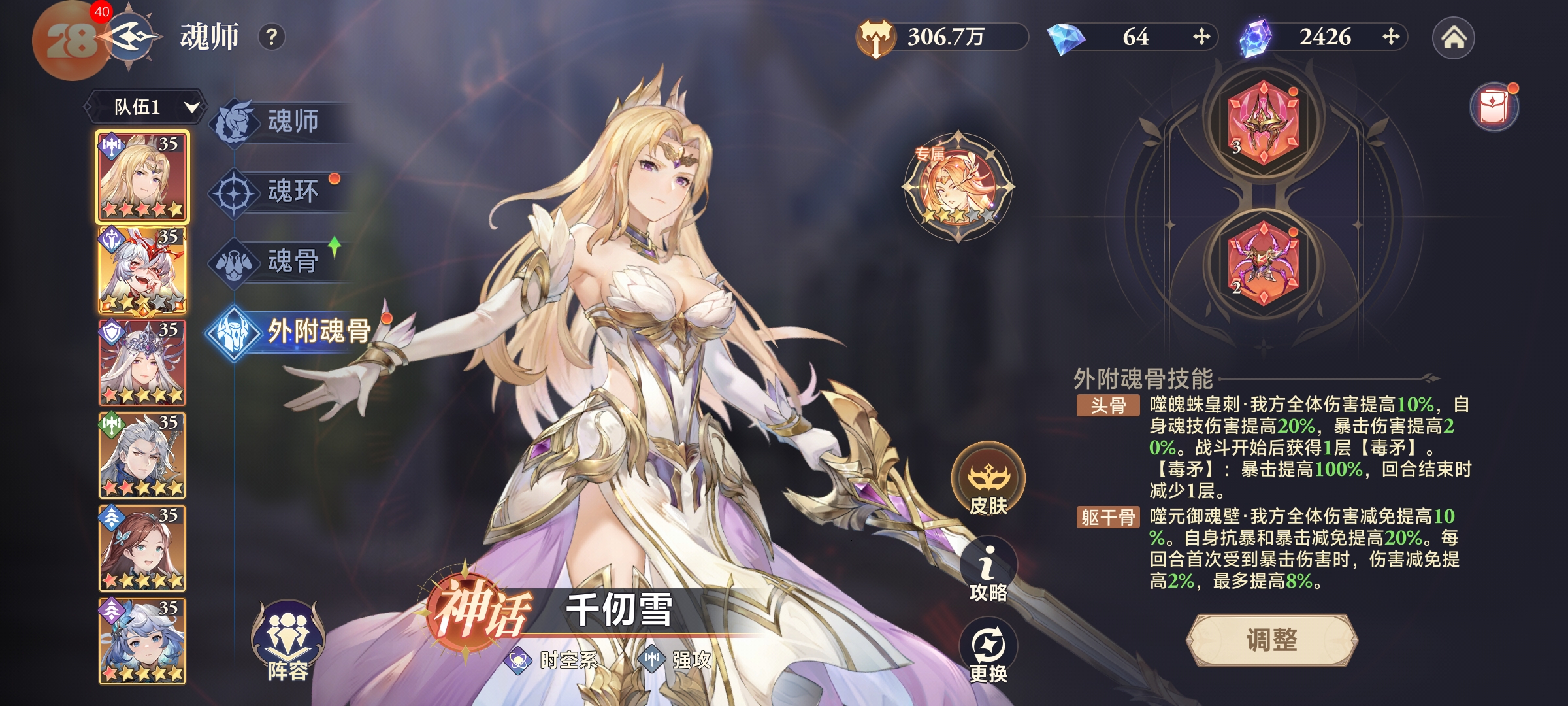Screen dimensions: 1568x706
Task: Add more blue diamonds with plus button
Action: tap(1201, 37)
